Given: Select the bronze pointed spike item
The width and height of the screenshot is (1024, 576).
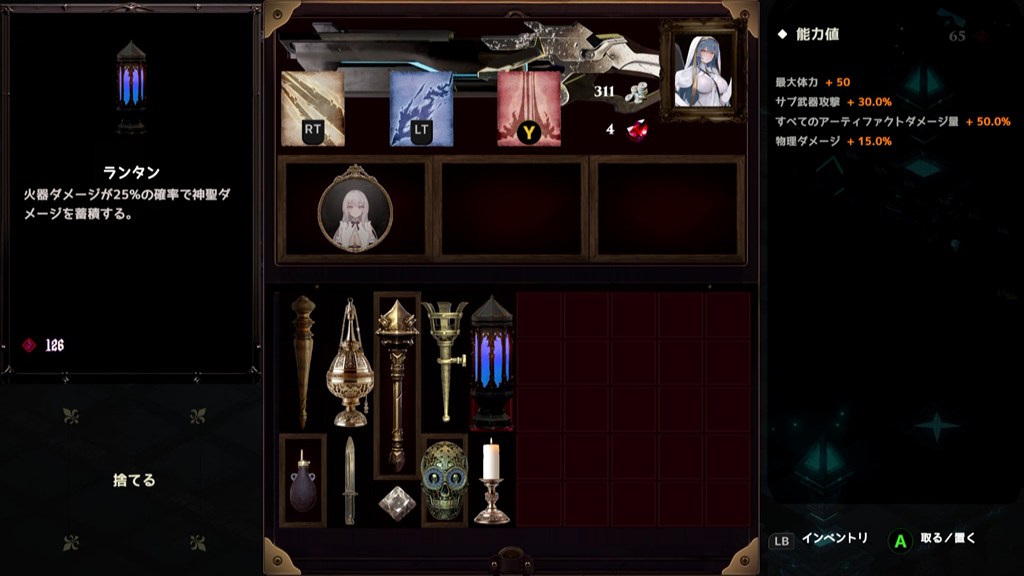Looking at the screenshot, I should point(302,361).
